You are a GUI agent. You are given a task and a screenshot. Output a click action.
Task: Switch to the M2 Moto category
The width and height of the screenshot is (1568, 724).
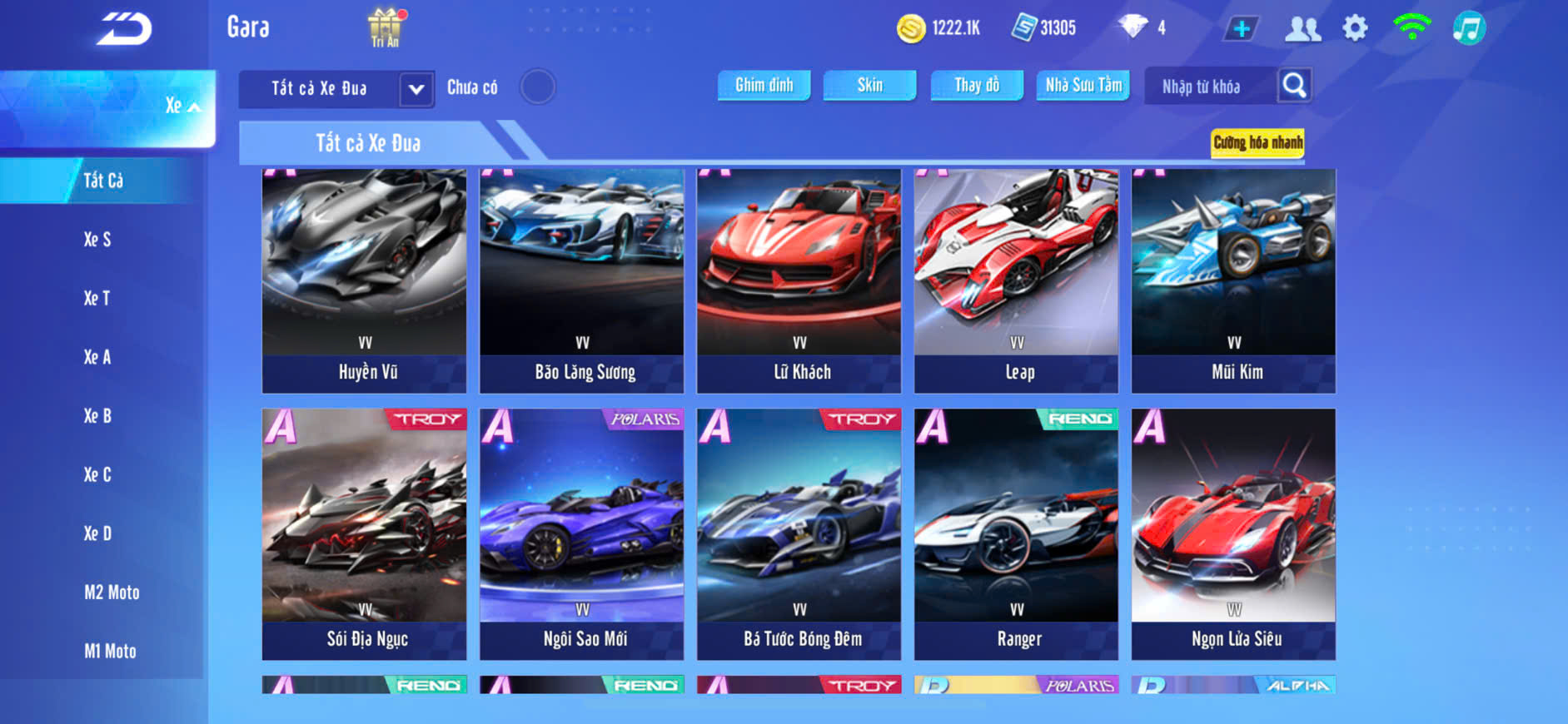[112, 593]
